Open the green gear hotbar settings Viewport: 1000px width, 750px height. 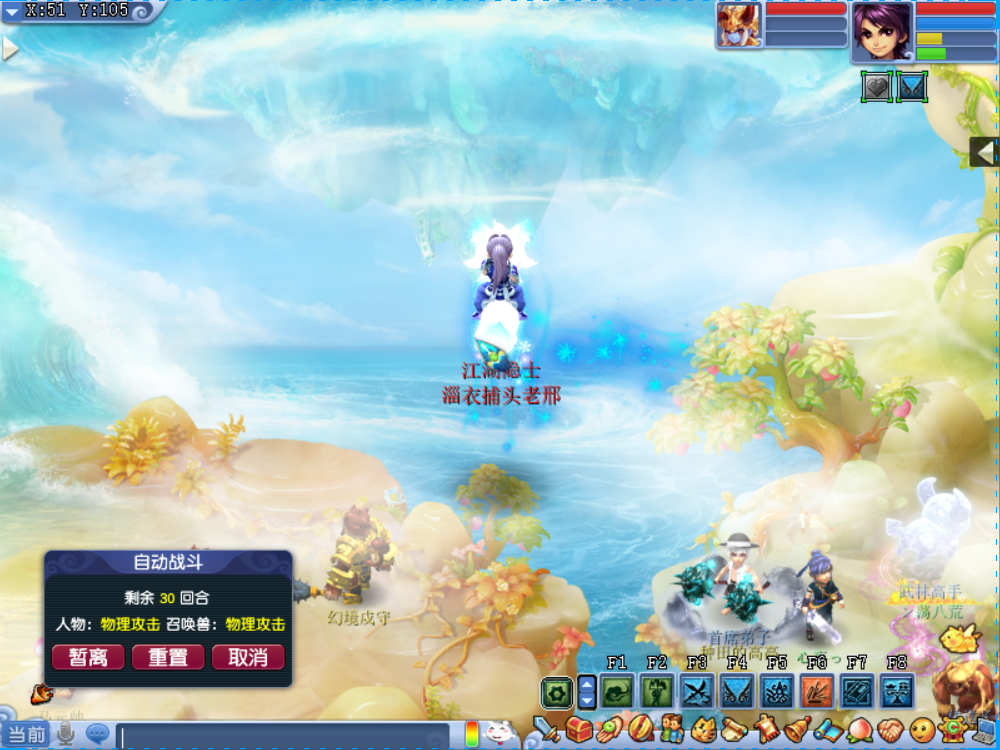click(556, 692)
